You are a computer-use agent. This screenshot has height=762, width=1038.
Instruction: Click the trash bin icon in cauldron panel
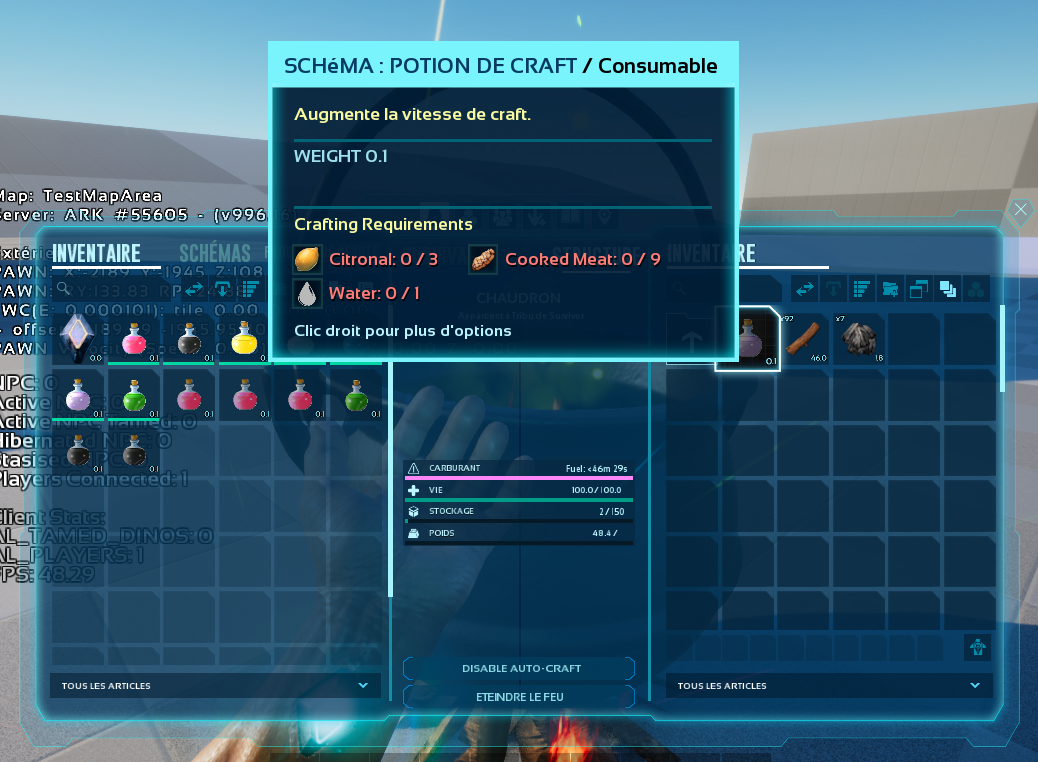[977, 646]
